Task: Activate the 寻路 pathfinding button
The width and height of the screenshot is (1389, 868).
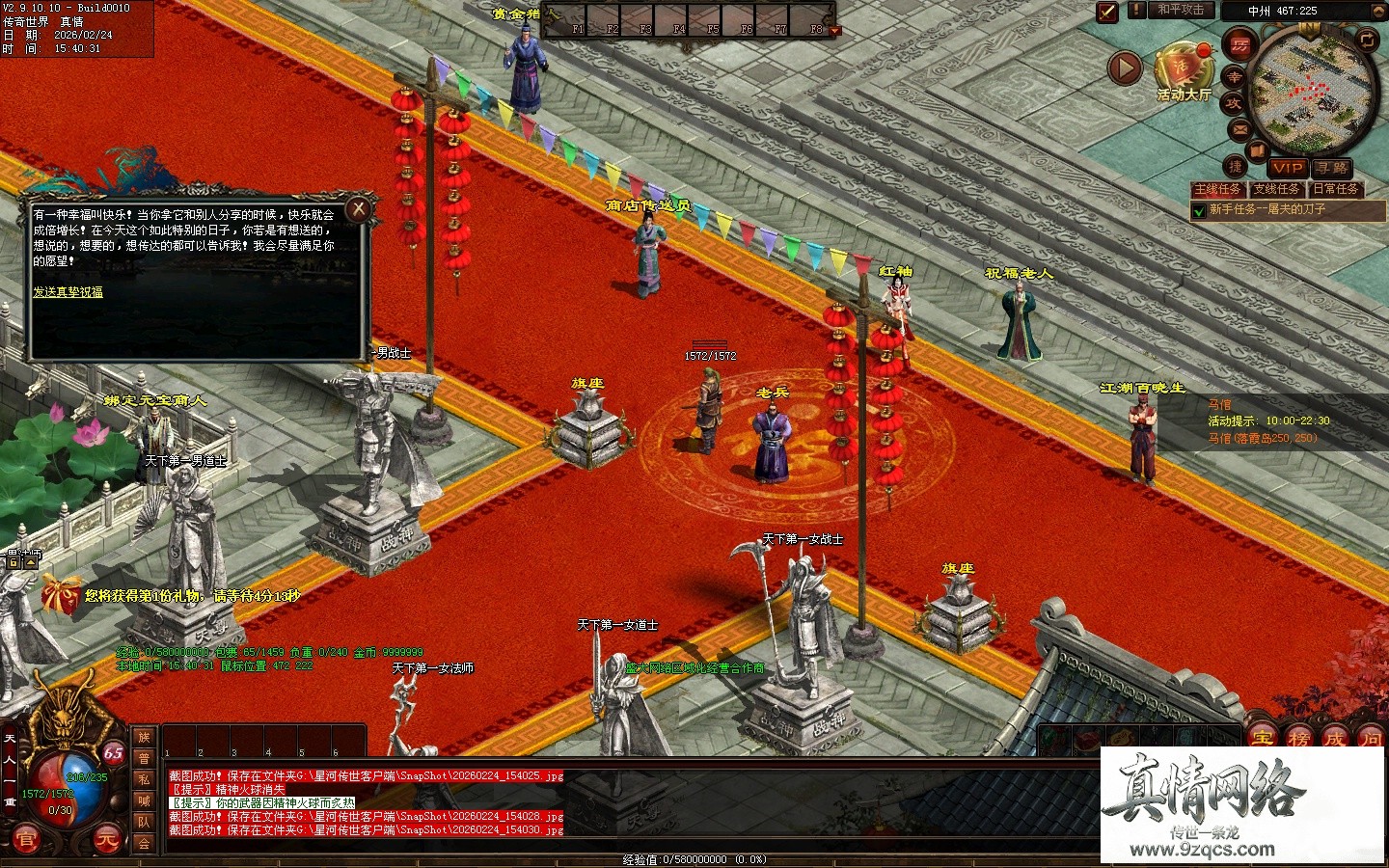Action: [x=1332, y=168]
